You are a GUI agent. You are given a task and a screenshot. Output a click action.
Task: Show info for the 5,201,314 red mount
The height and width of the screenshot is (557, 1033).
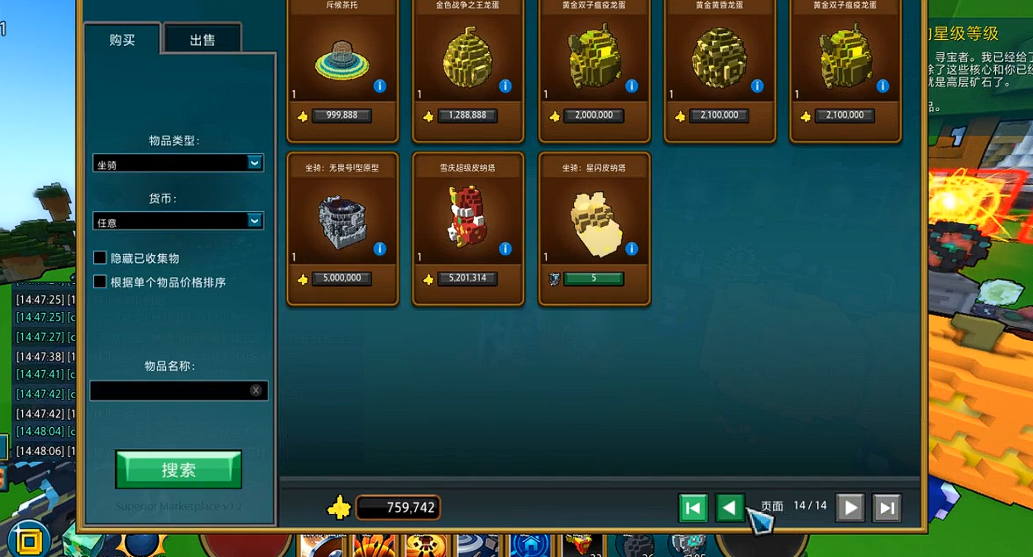pyautogui.click(x=505, y=249)
